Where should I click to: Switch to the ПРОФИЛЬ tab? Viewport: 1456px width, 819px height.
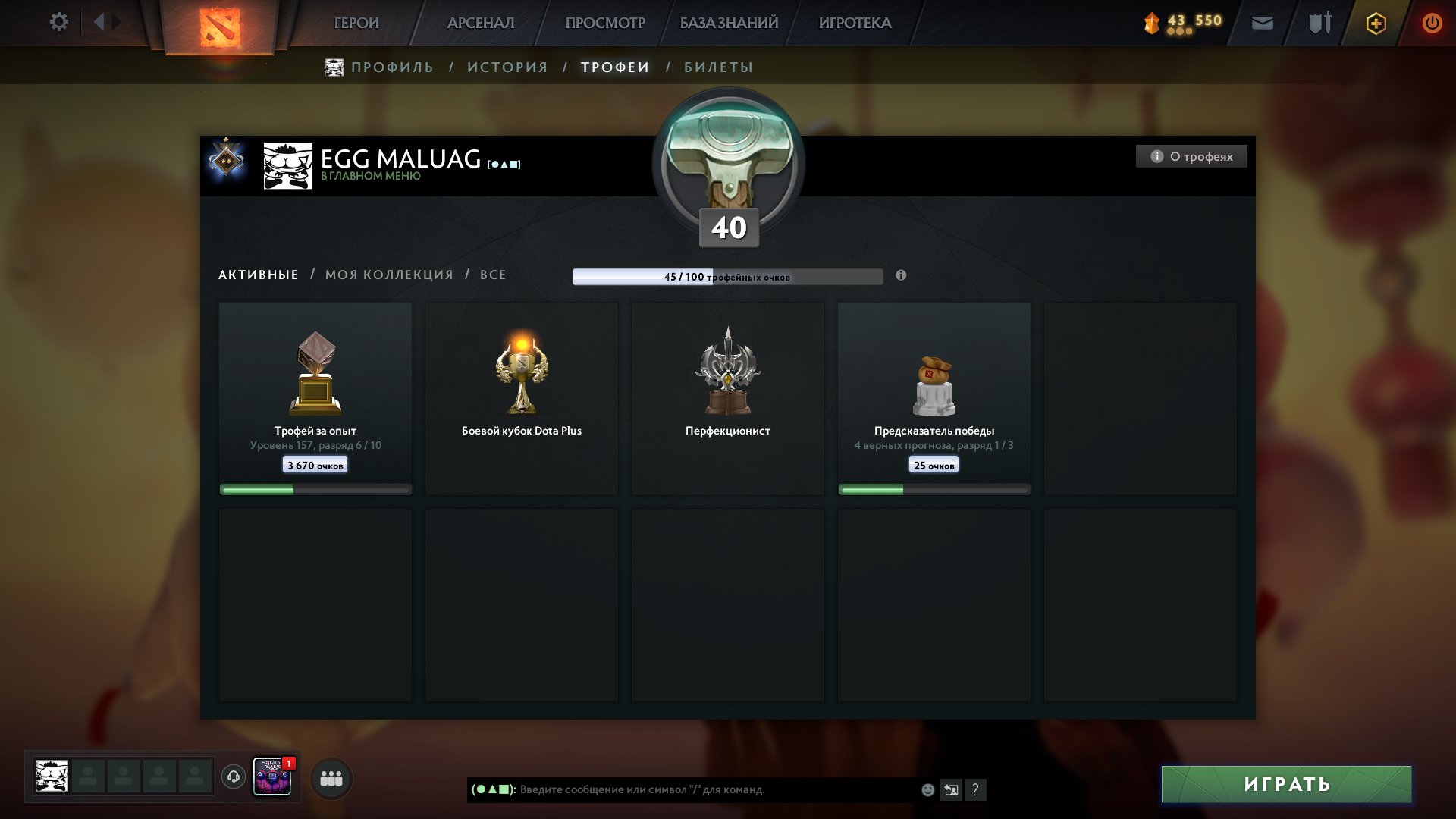pyautogui.click(x=392, y=67)
